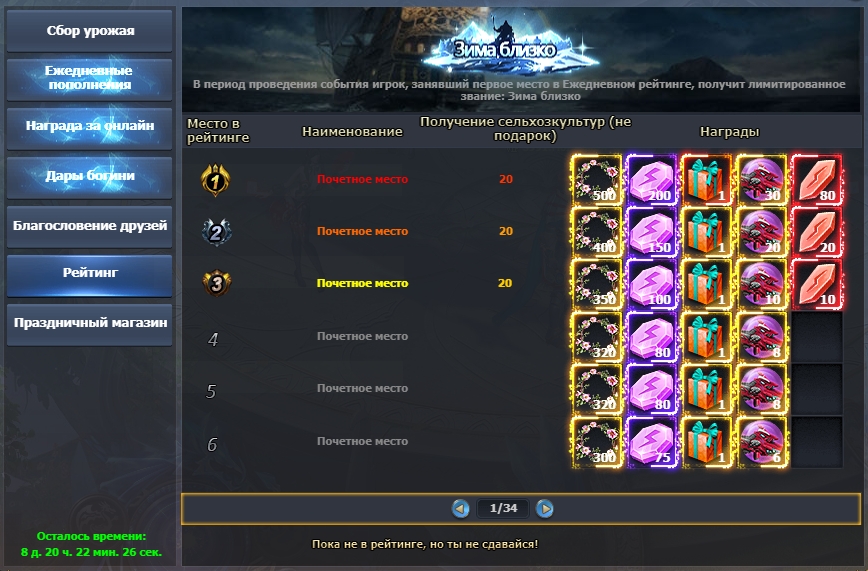
Task: Go to Праздничный магазин
Action: coord(90,323)
